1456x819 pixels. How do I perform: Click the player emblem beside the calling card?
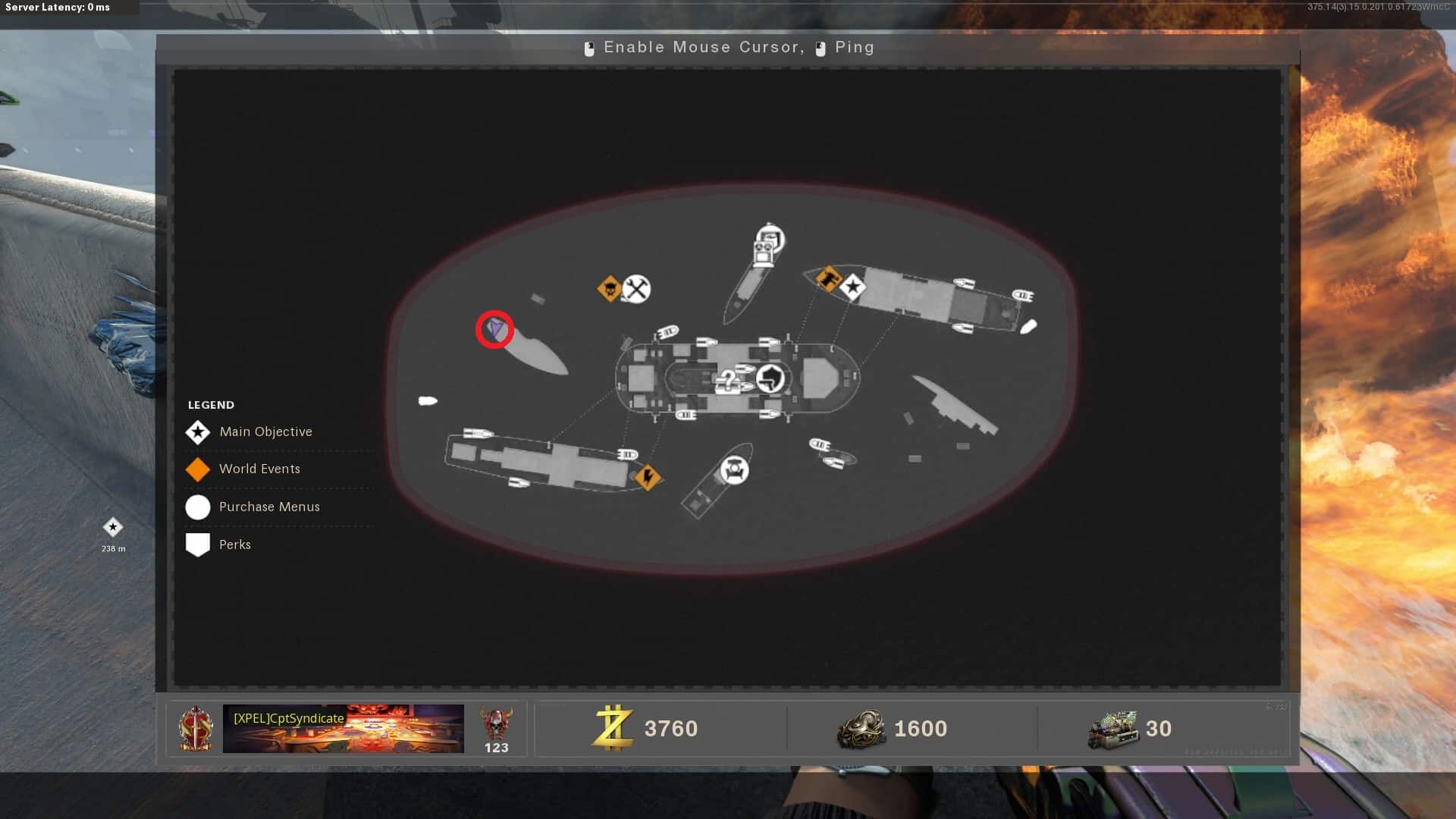pos(196,729)
